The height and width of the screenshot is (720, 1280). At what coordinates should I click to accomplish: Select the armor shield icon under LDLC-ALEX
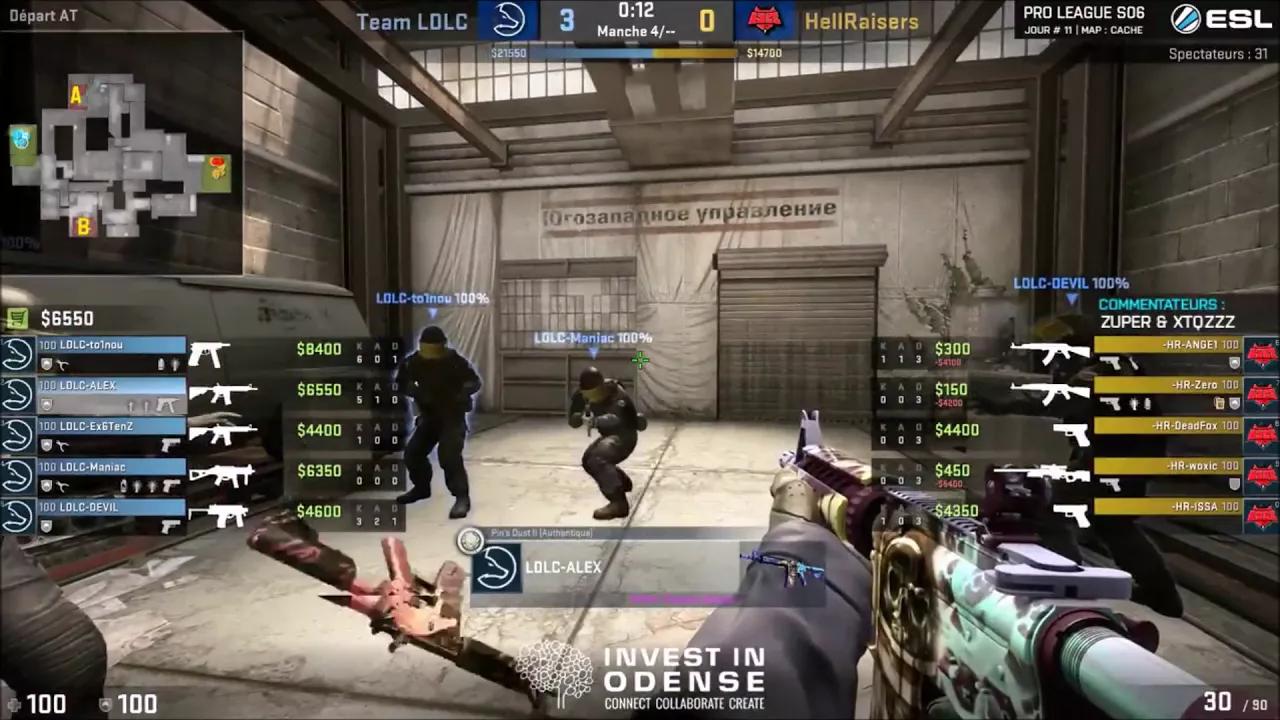(47, 404)
